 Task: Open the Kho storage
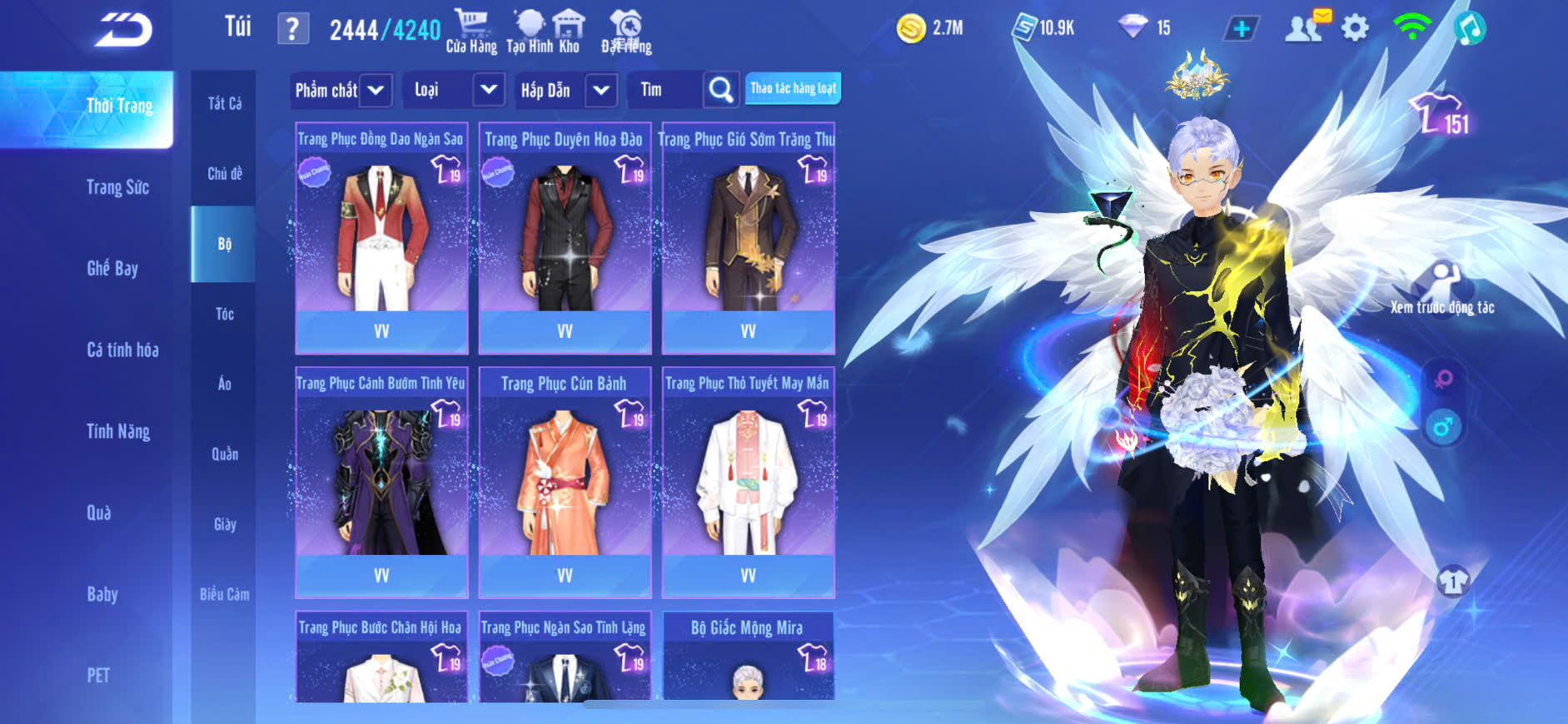570,32
